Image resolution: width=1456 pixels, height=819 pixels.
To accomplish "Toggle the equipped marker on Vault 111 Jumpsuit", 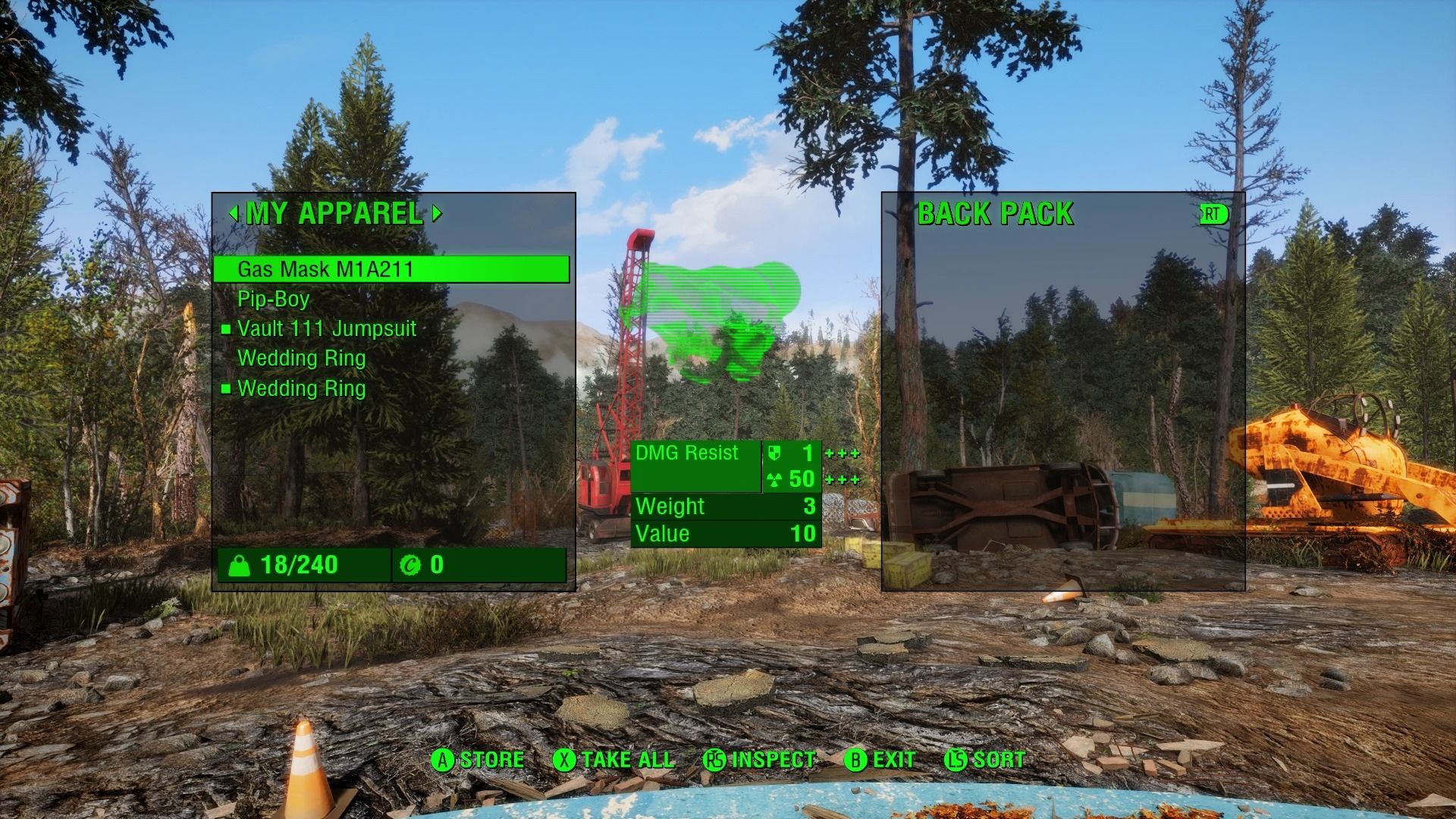I will (225, 329).
